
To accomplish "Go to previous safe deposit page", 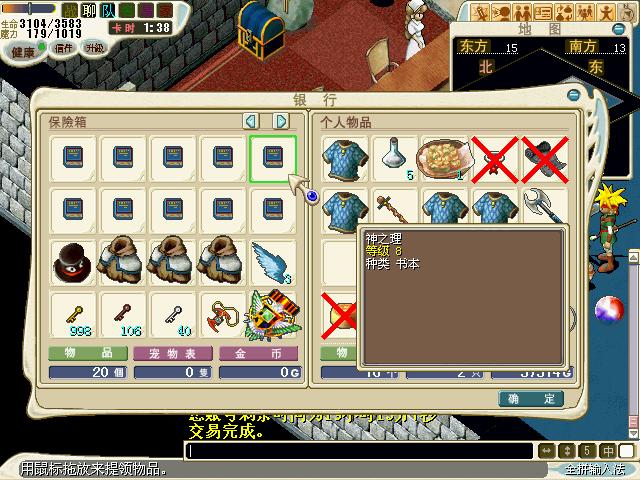I will tap(251, 121).
